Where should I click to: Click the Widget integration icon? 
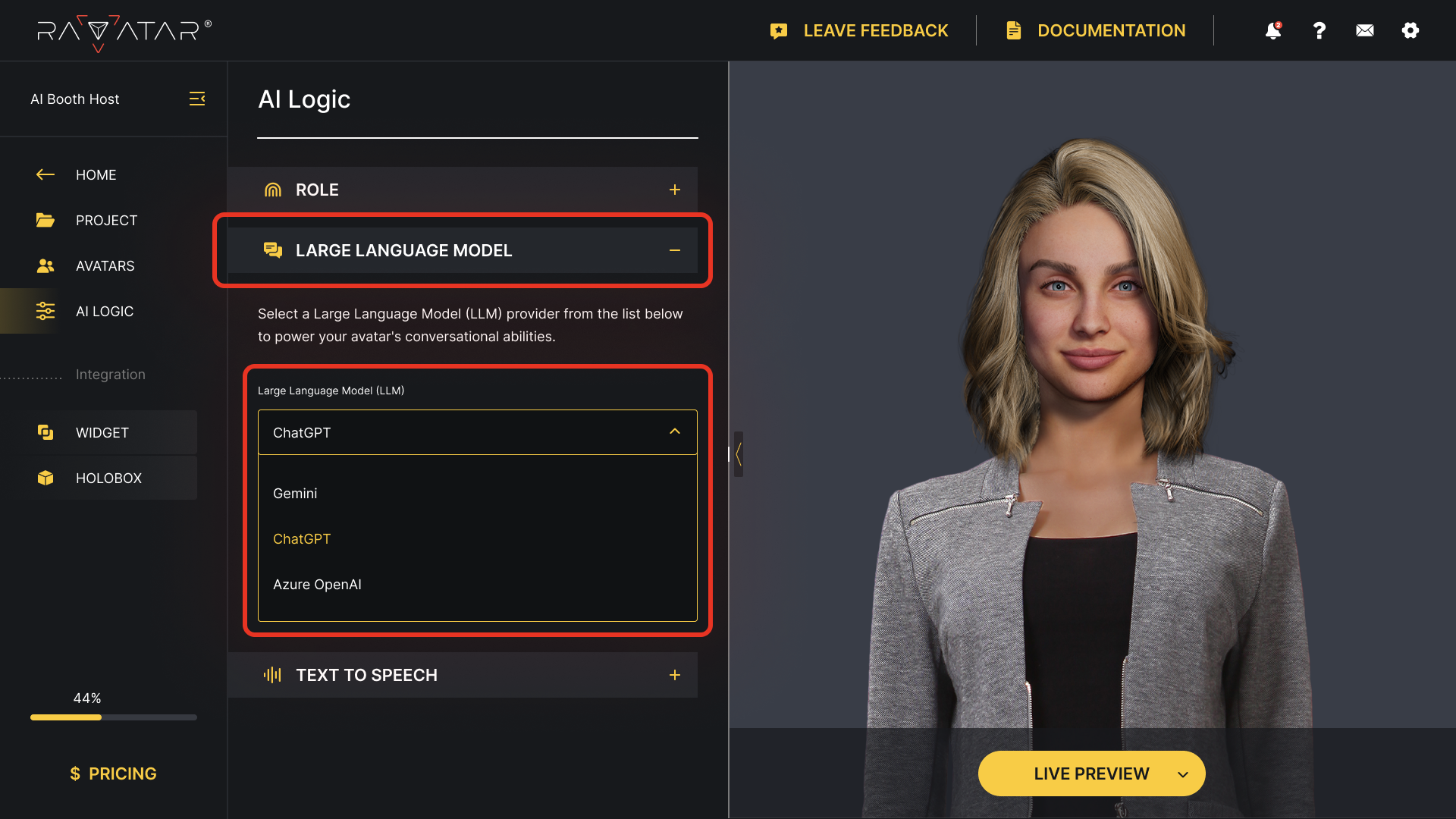coord(45,432)
